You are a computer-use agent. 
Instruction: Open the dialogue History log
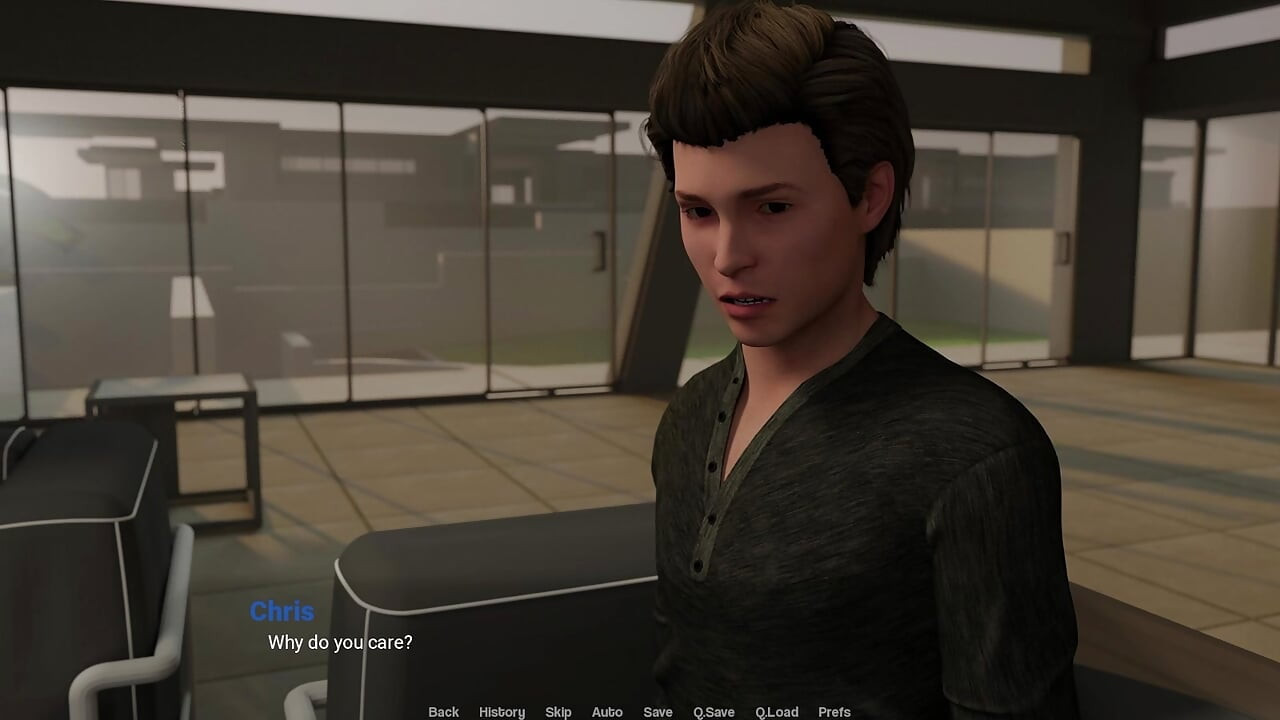point(501,712)
